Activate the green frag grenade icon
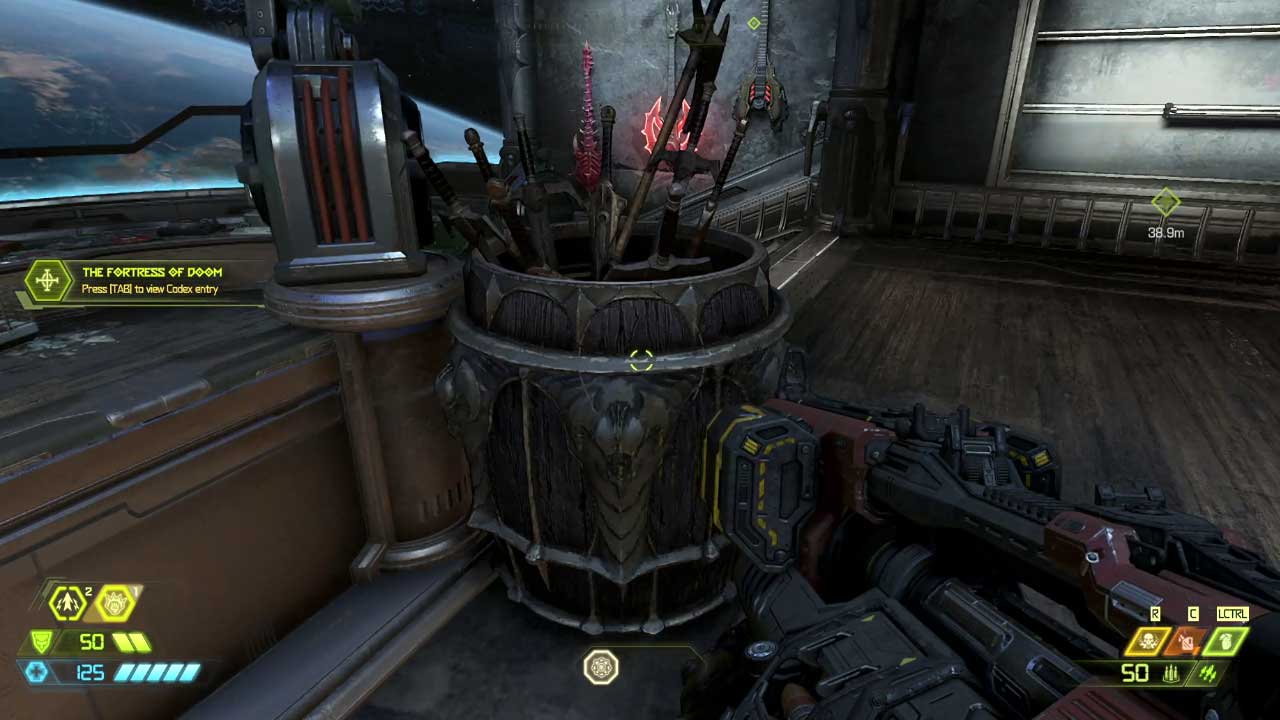The height and width of the screenshot is (720, 1280). (1226, 641)
